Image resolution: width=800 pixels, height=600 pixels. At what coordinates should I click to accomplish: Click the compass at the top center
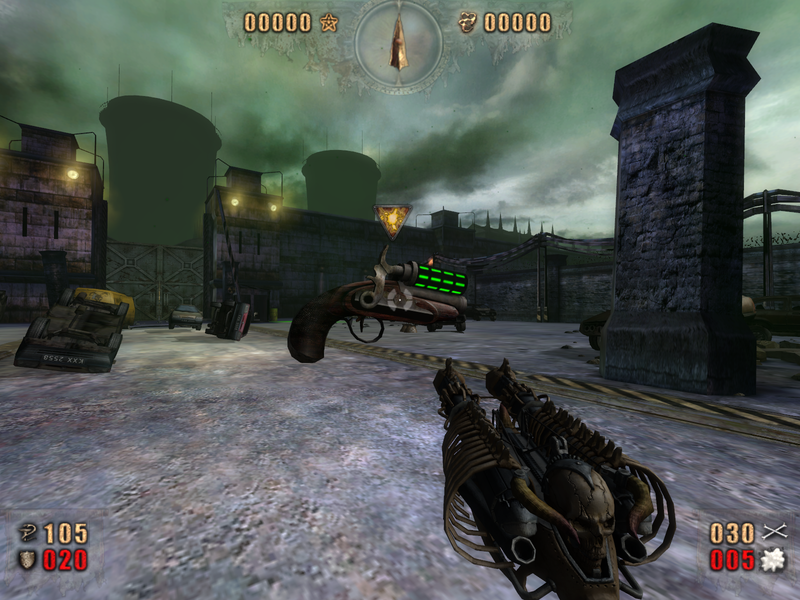point(398,44)
